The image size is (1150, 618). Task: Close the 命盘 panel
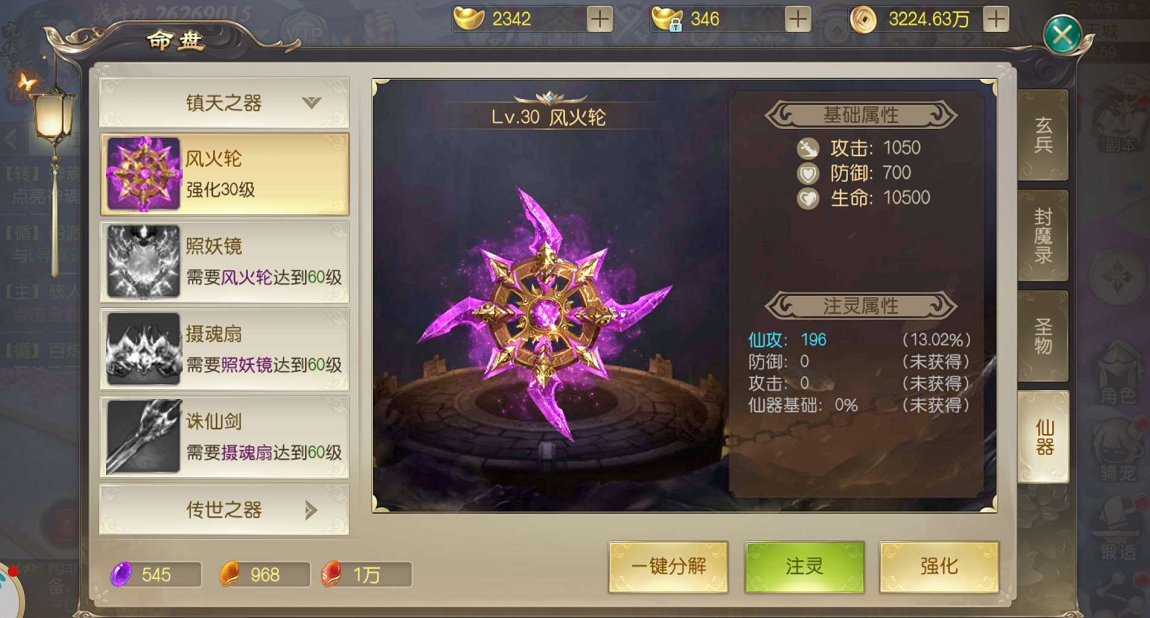pyautogui.click(x=1061, y=37)
